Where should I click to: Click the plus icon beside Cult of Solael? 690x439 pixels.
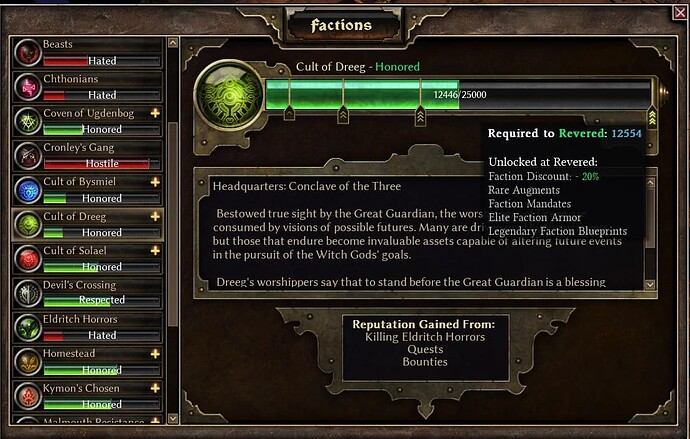coord(155,251)
